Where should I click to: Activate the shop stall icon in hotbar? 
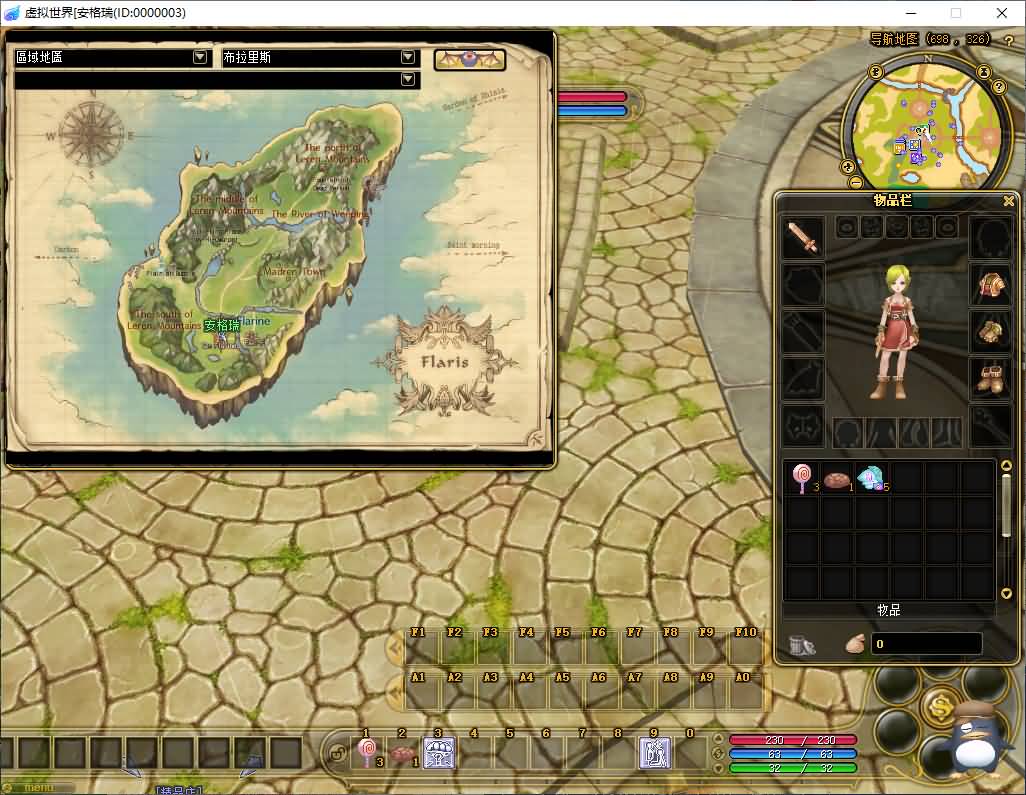click(438, 753)
